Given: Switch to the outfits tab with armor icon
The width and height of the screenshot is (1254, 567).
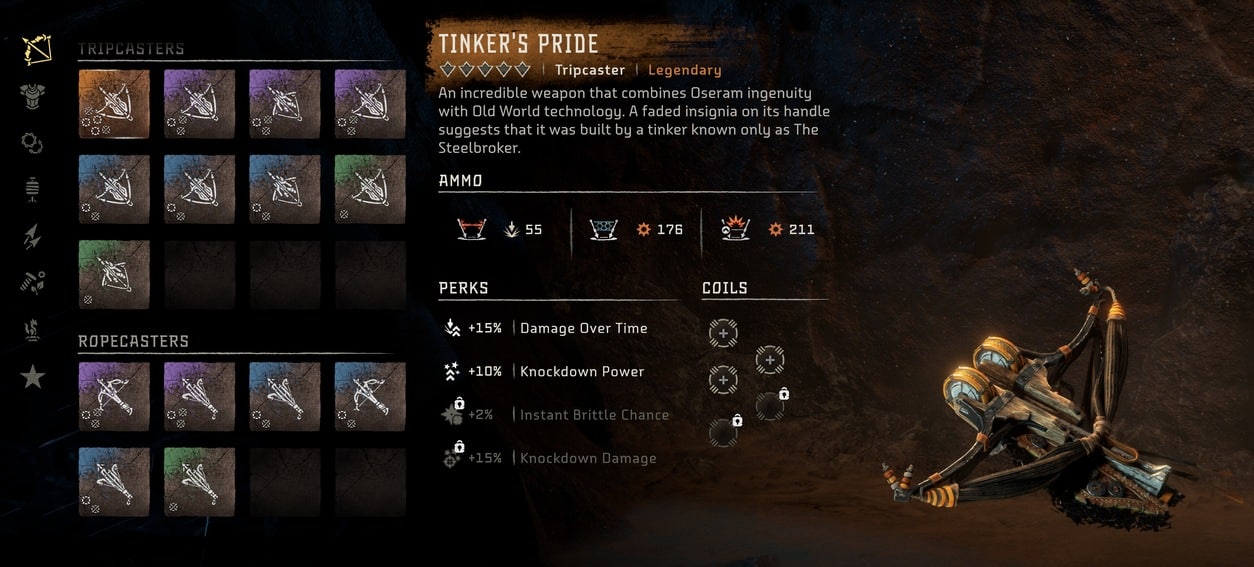Looking at the screenshot, I should coord(33,96).
